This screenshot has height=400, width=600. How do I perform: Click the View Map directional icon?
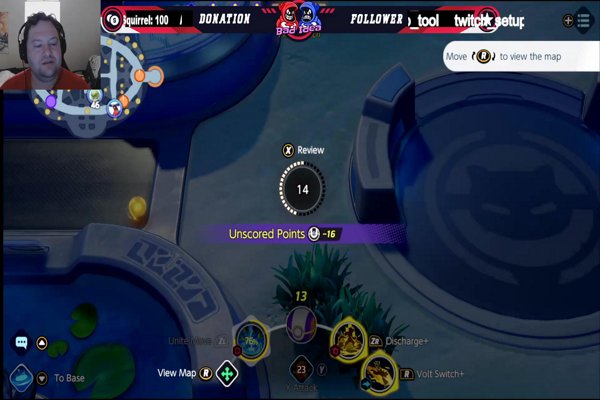(228, 374)
